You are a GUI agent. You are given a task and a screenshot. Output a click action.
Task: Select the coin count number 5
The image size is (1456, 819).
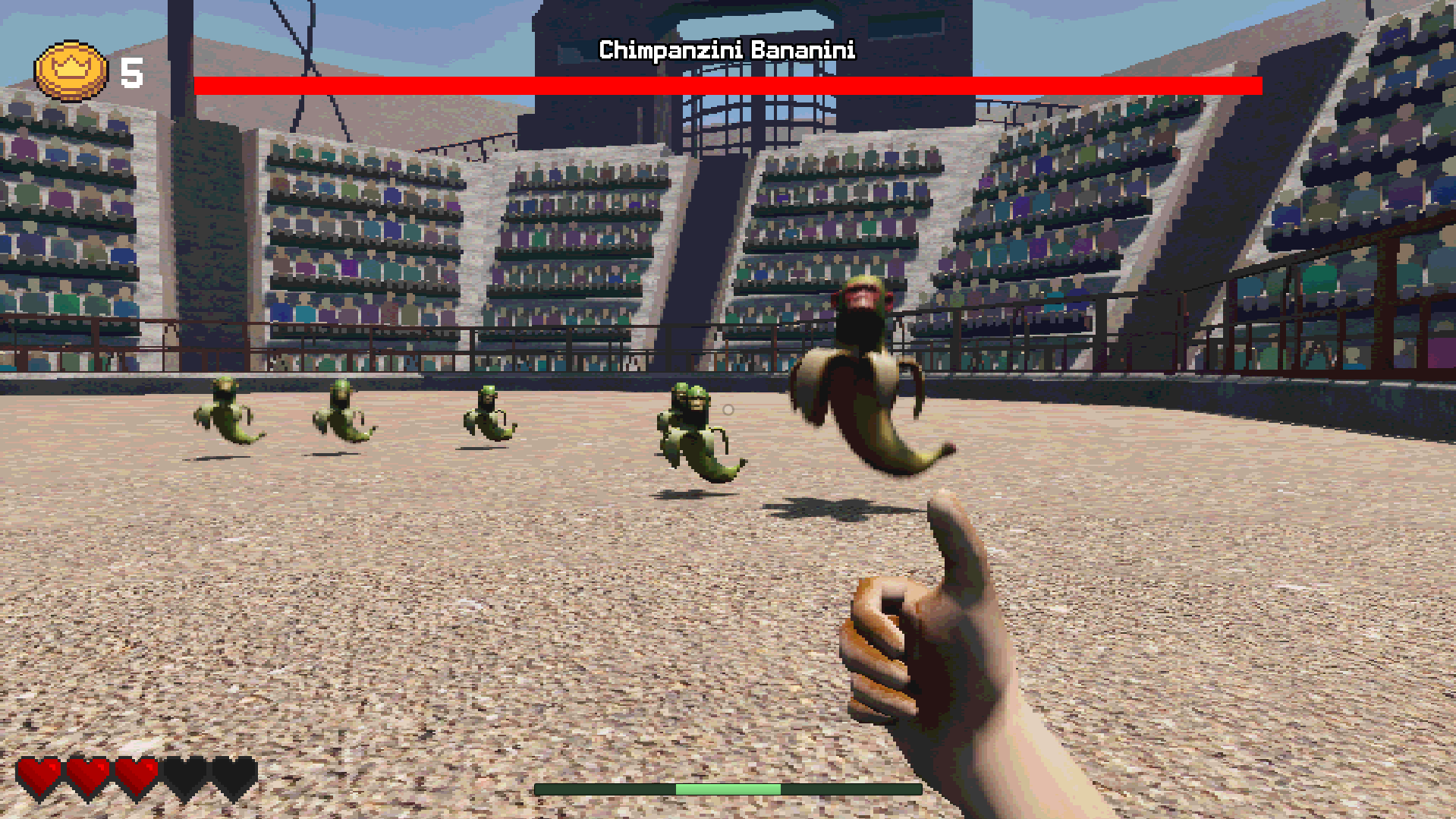click(131, 73)
